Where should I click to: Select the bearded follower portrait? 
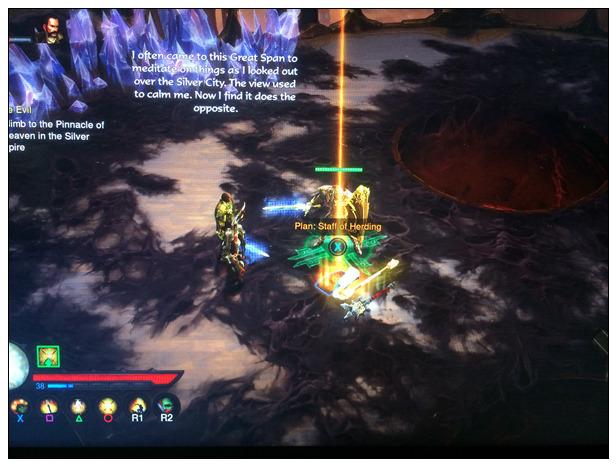[45, 30]
